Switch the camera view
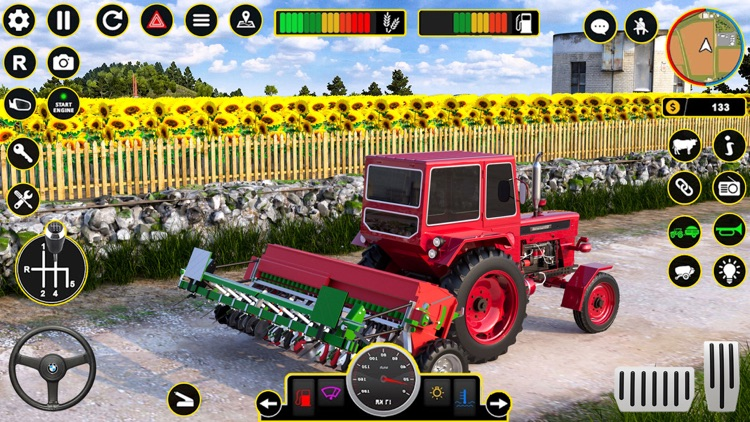 63,62
